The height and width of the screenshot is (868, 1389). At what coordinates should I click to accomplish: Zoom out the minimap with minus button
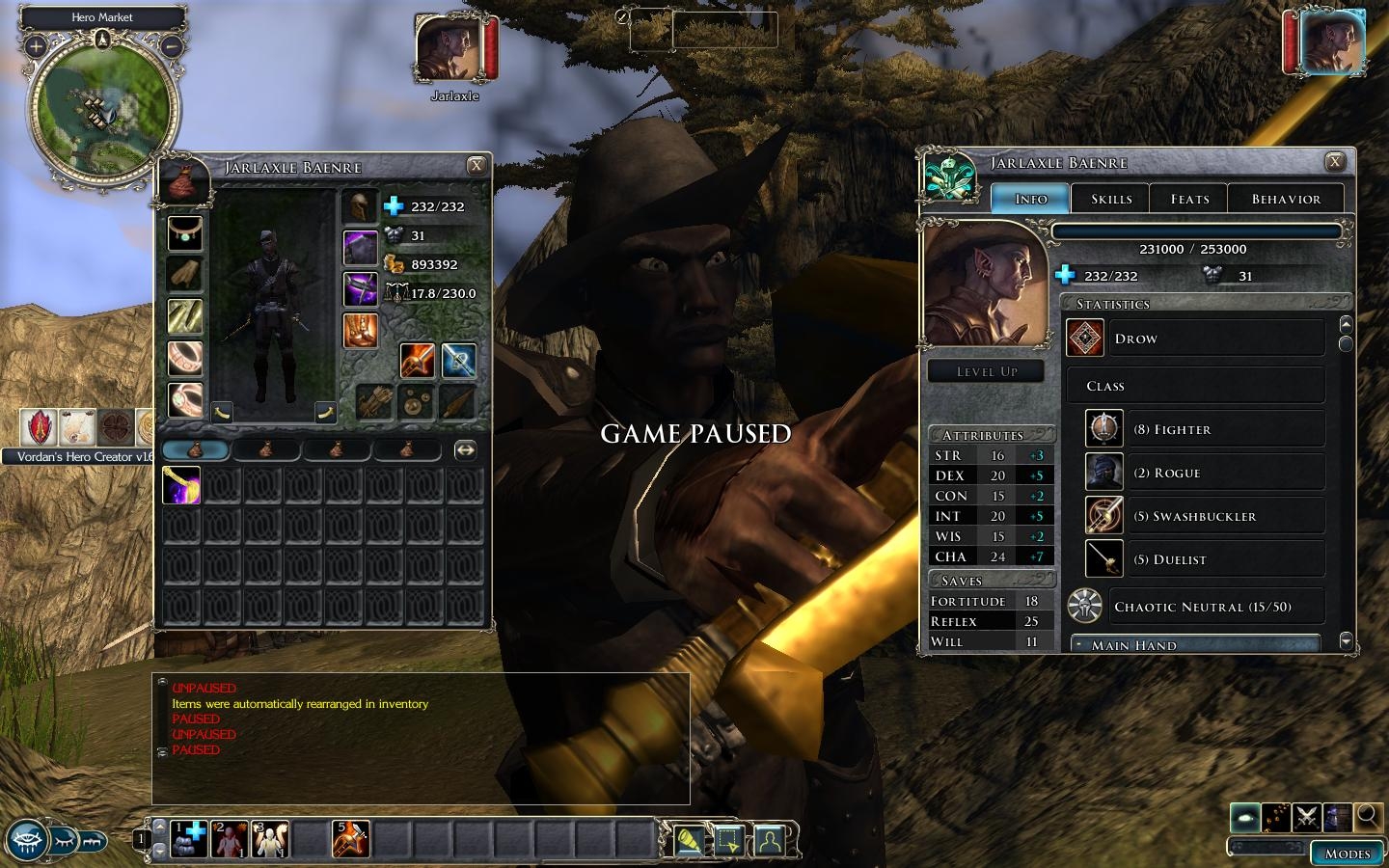click(x=171, y=45)
